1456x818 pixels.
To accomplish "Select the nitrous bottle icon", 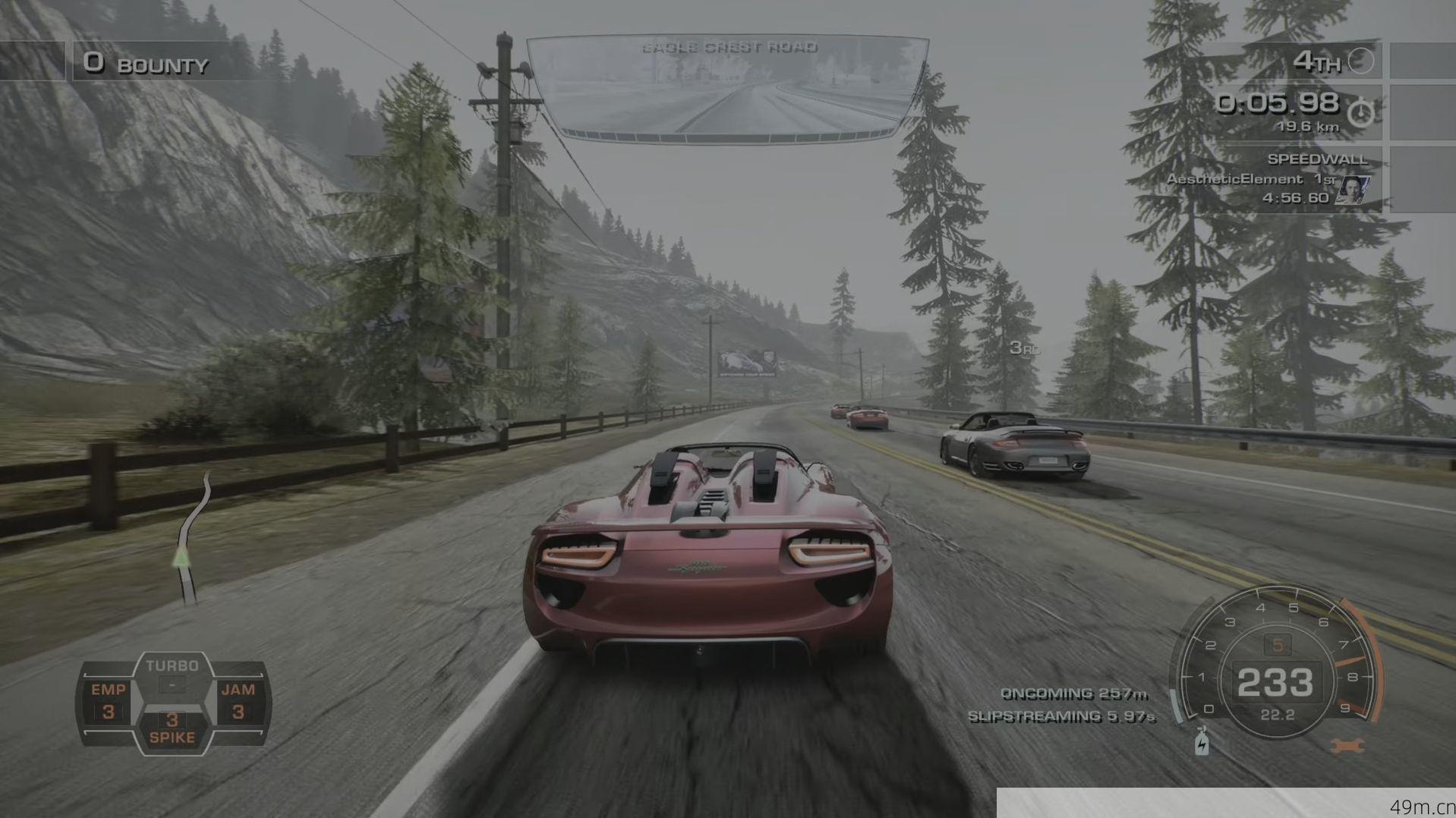I will [x=1202, y=741].
